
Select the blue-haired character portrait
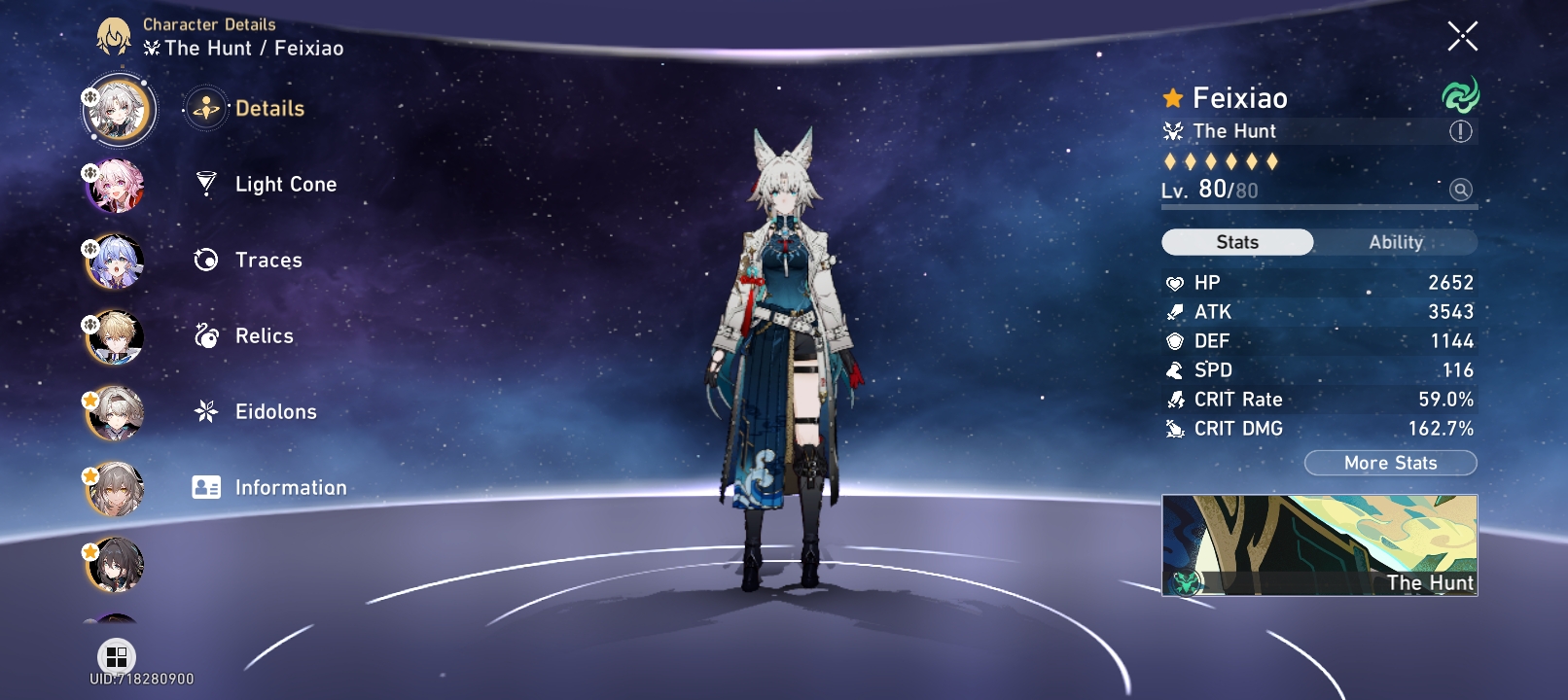click(117, 262)
